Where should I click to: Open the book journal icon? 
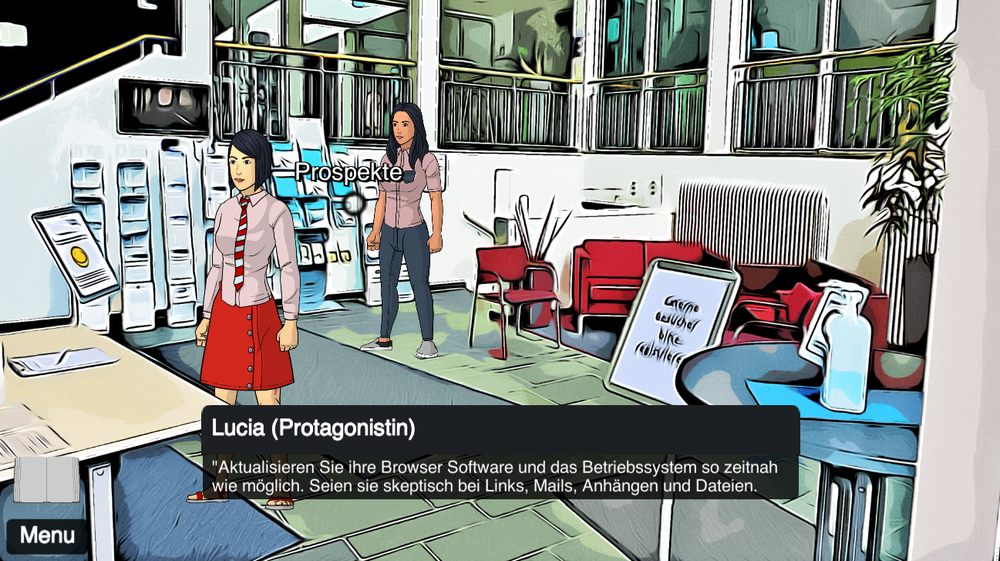tap(46, 479)
